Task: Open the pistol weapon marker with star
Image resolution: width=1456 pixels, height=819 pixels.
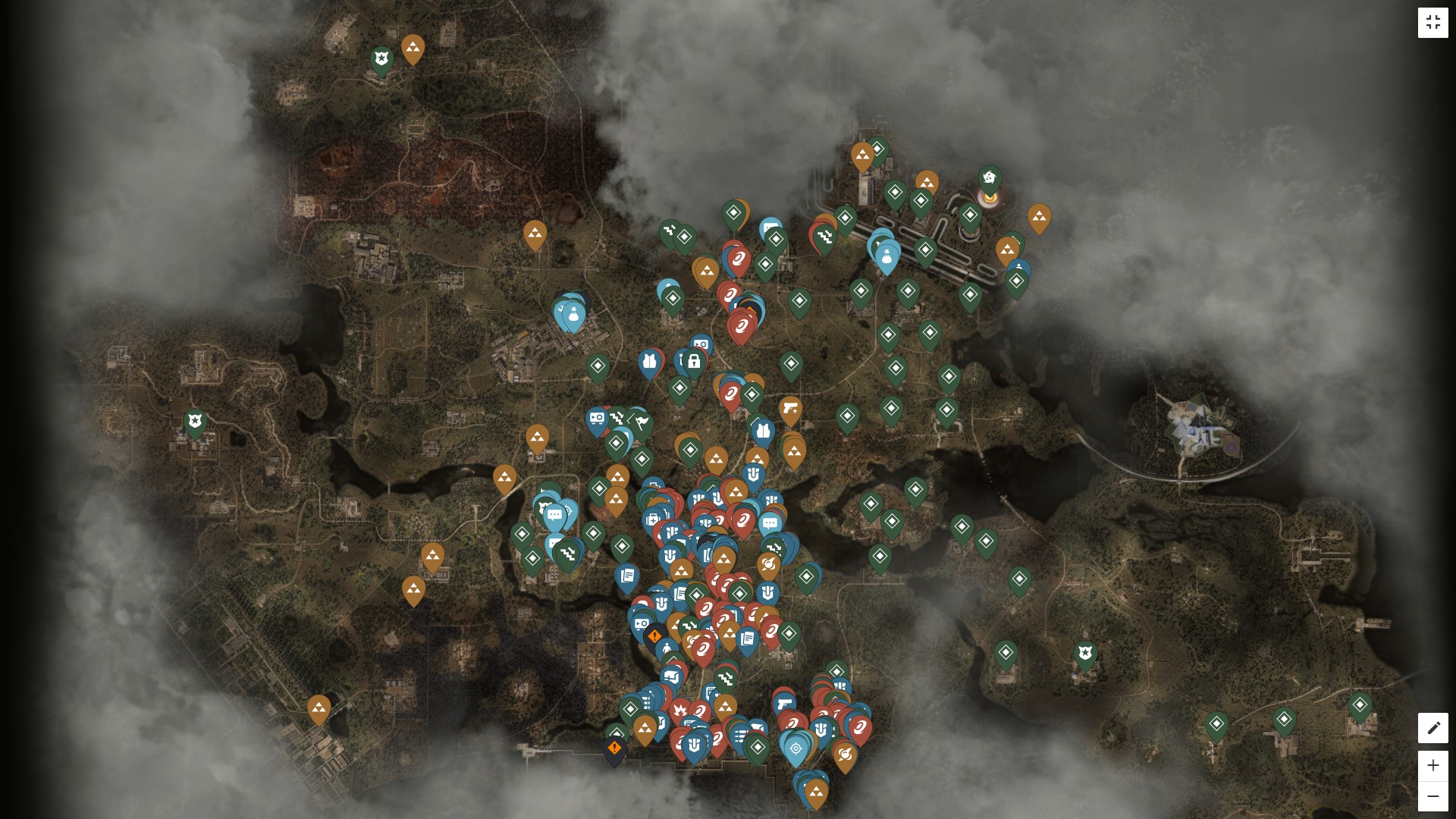Action: pyautogui.click(x=790, y=409)
